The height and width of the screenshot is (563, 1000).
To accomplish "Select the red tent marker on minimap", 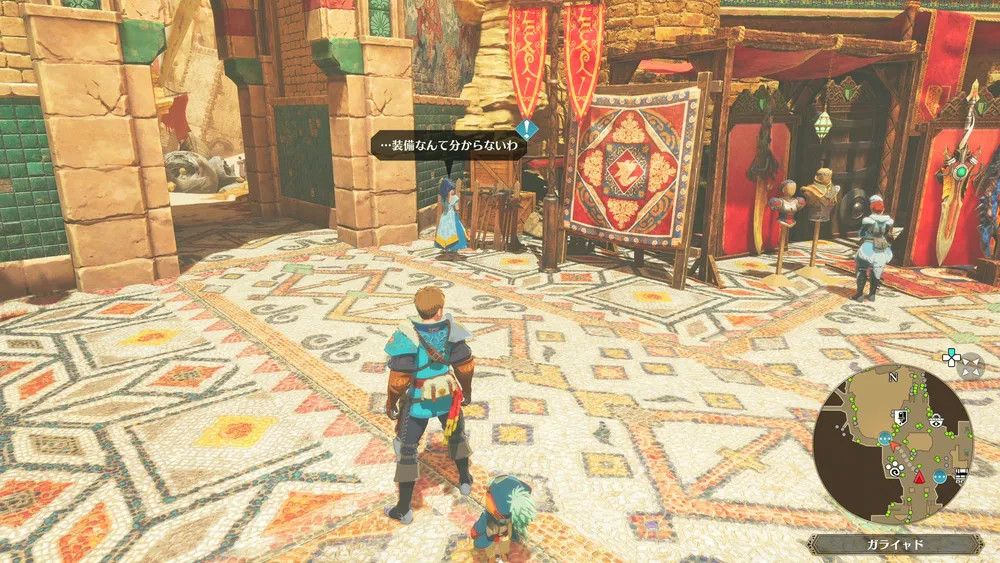I will click(x=917, y=477).
